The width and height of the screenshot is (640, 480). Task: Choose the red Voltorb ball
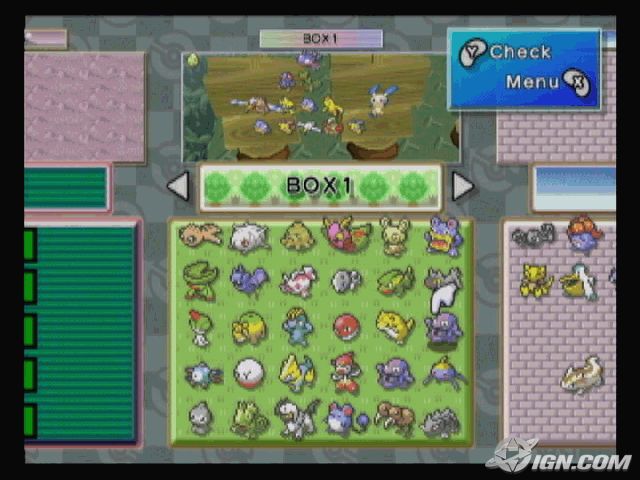345,327
